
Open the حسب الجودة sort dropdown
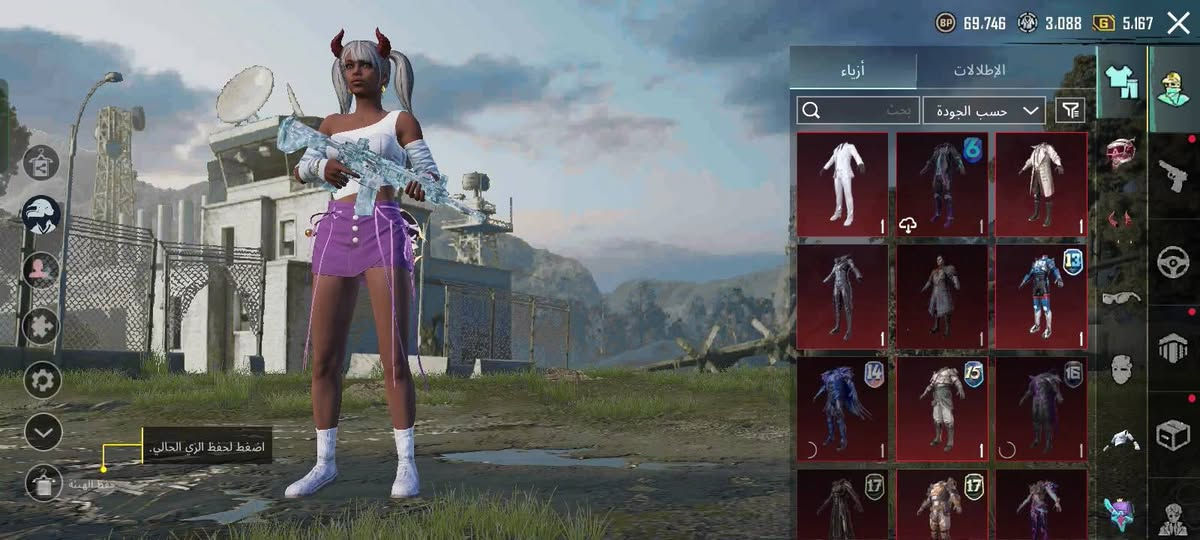point(984,110)
